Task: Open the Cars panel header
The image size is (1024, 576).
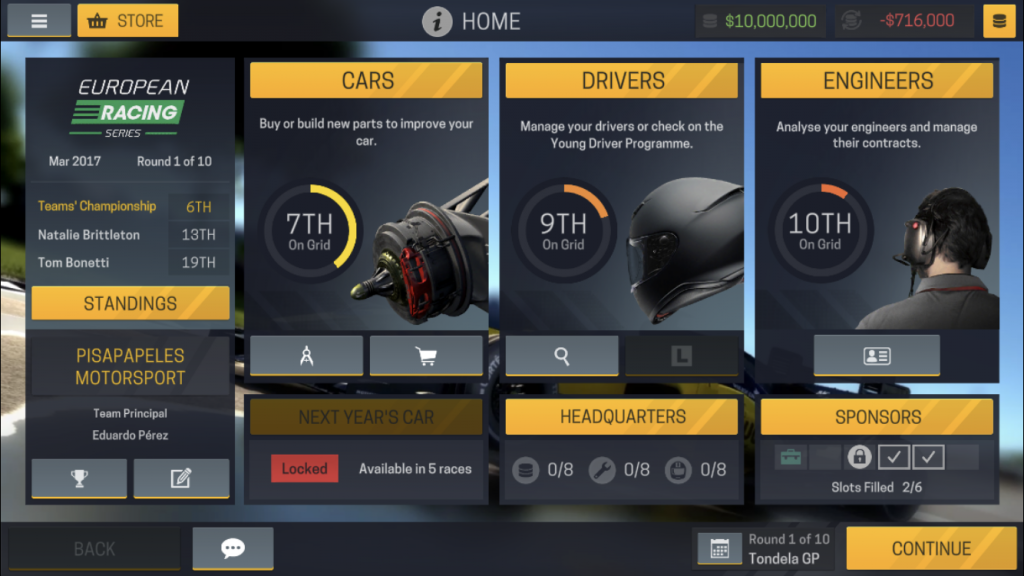Action: pos(367,81)
